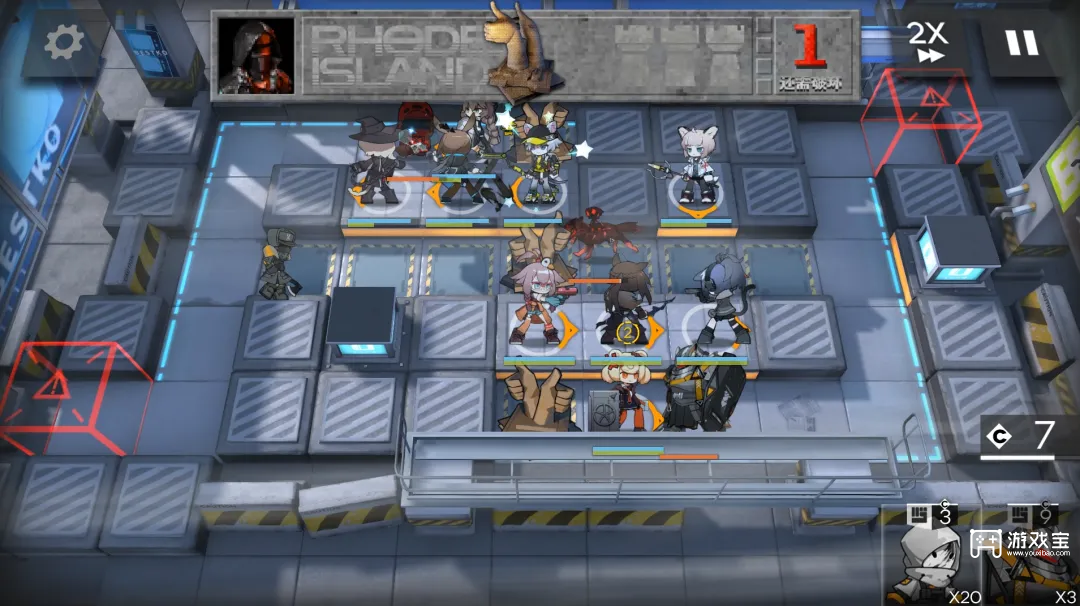The image size is (1080, 606).
Task: Pause the battle
Action: [x=1021, y=43]
